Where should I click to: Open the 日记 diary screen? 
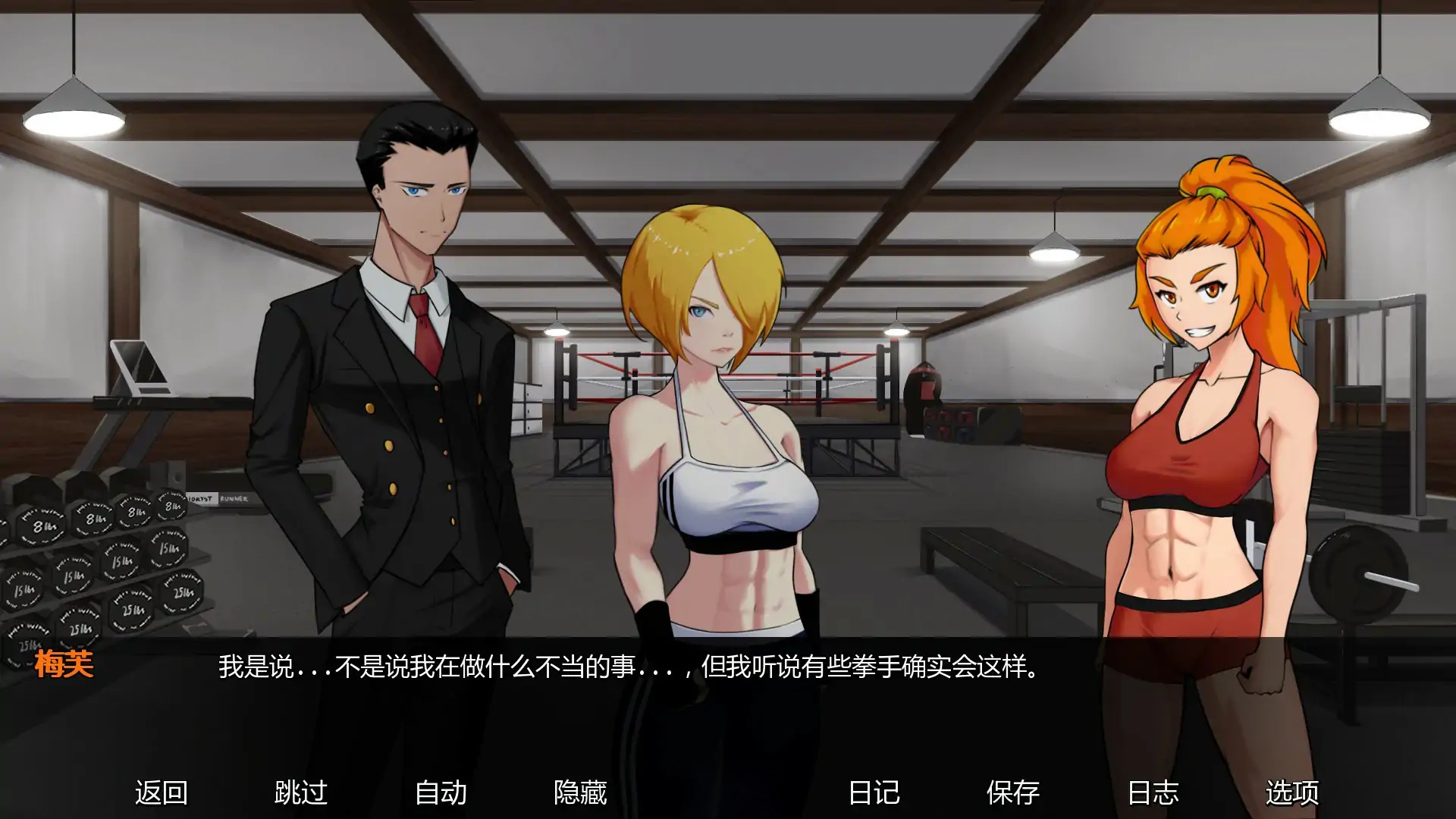[x=874, y=791]
